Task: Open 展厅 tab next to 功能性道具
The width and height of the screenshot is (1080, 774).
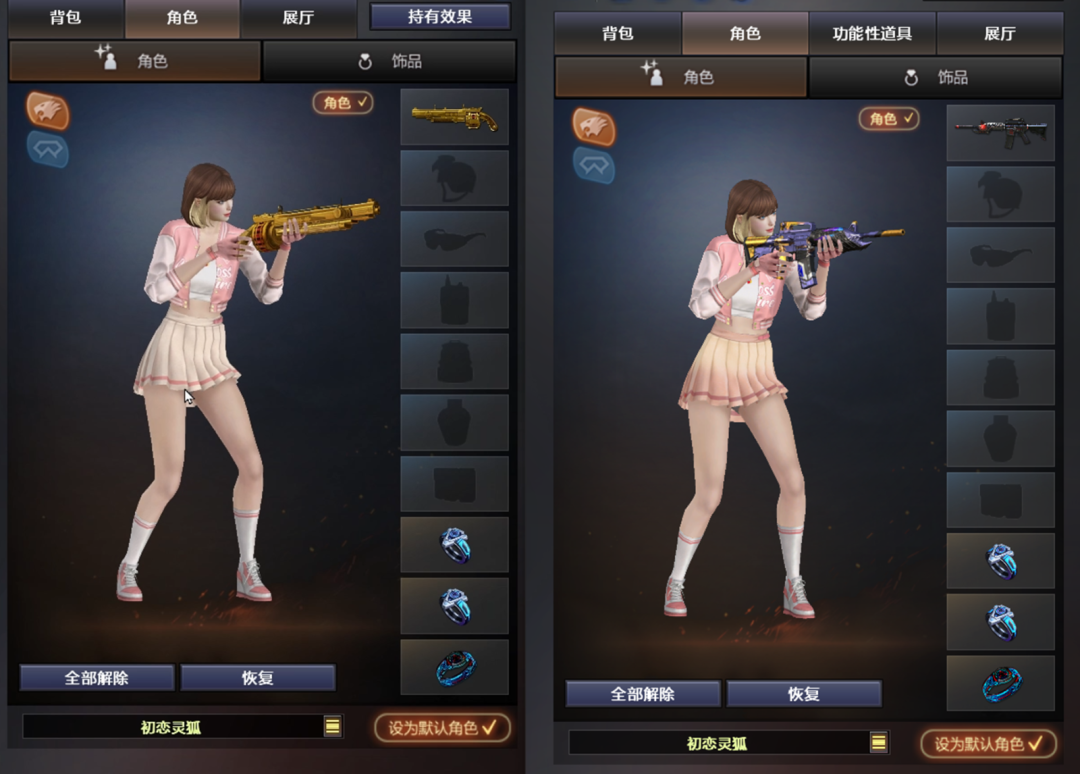Action: click(999, 34)
